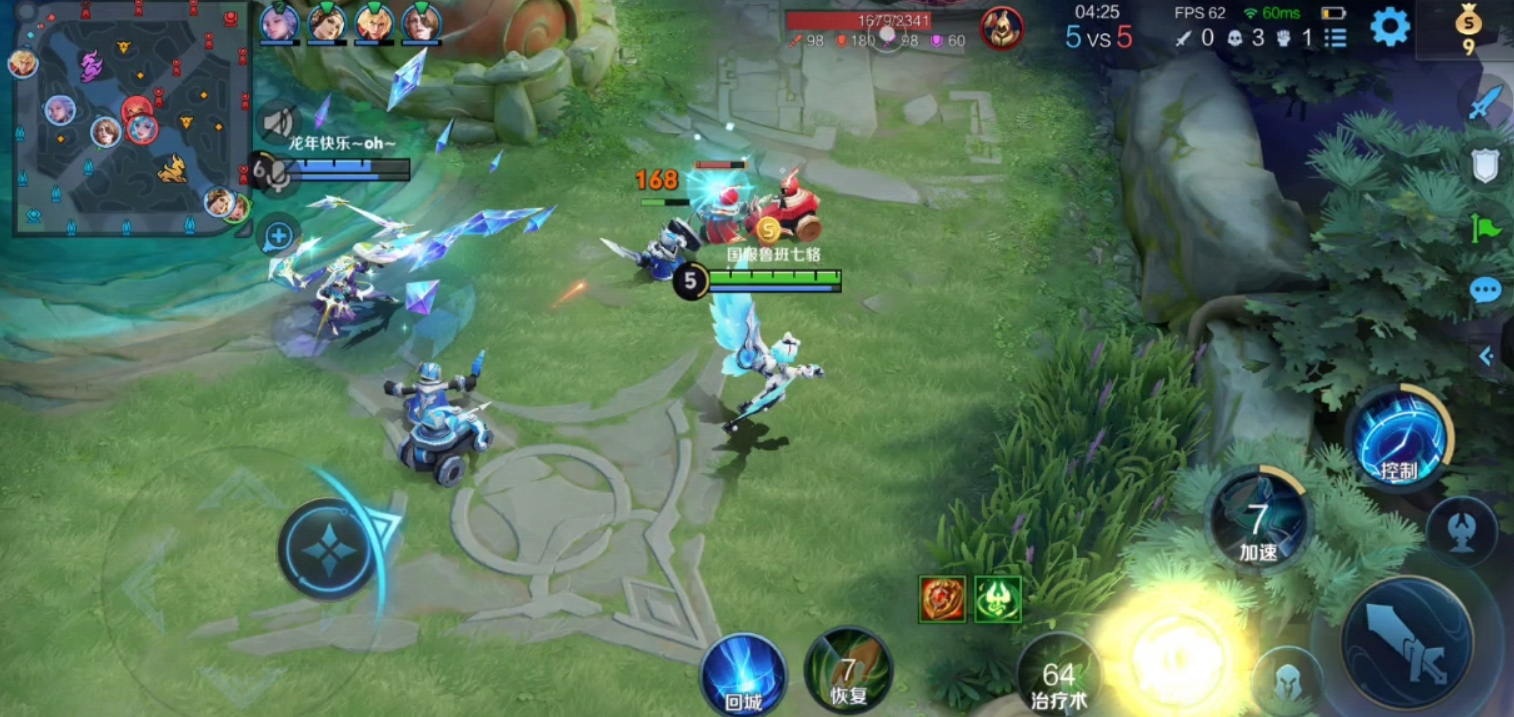Viewport: 1514px width, 717px height.
Task: Select the attack-tower target button
Action: [1461, 530]
